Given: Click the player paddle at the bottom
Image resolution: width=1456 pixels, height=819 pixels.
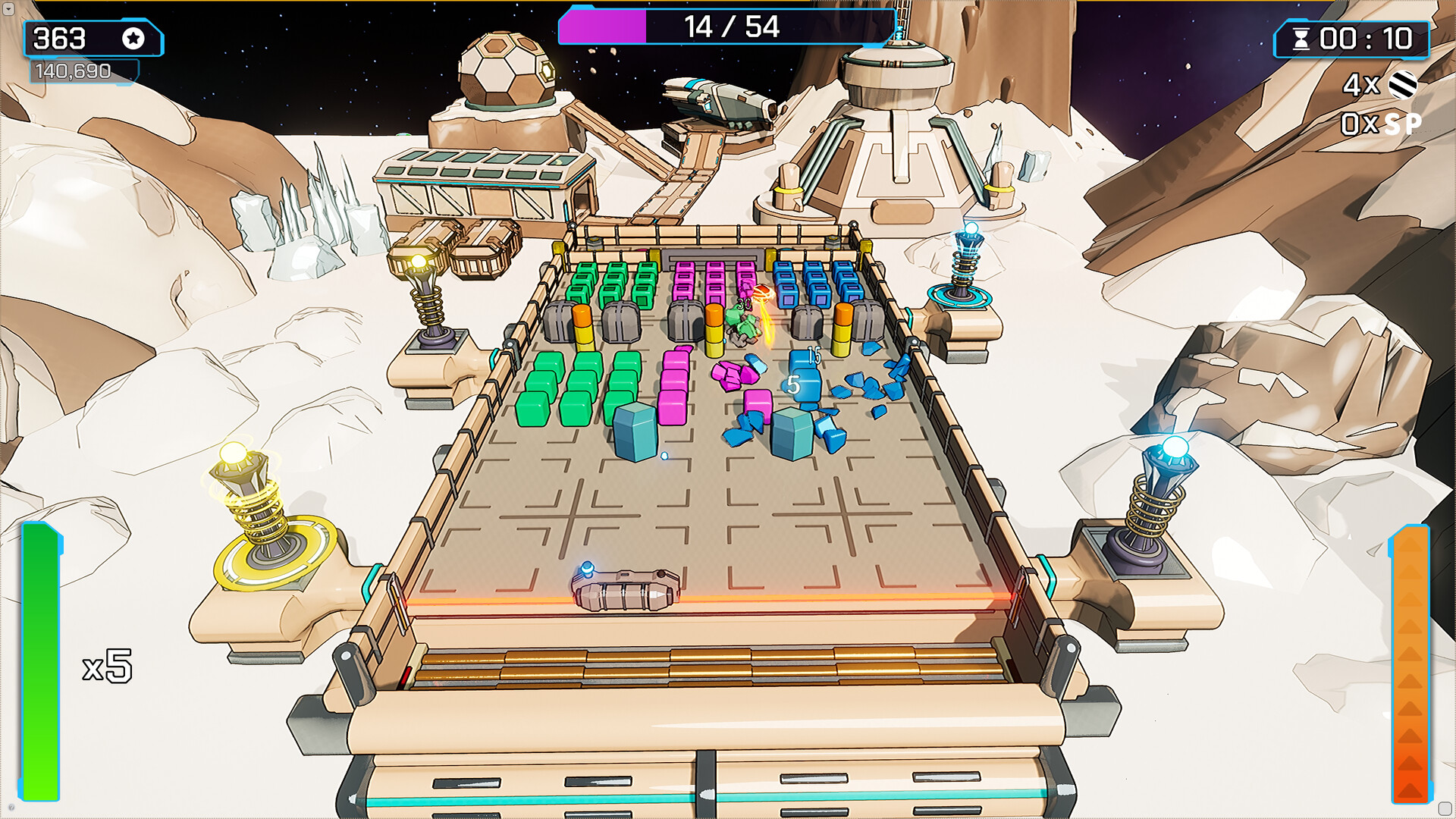Looking at the screenshot, I should [623, 595].
